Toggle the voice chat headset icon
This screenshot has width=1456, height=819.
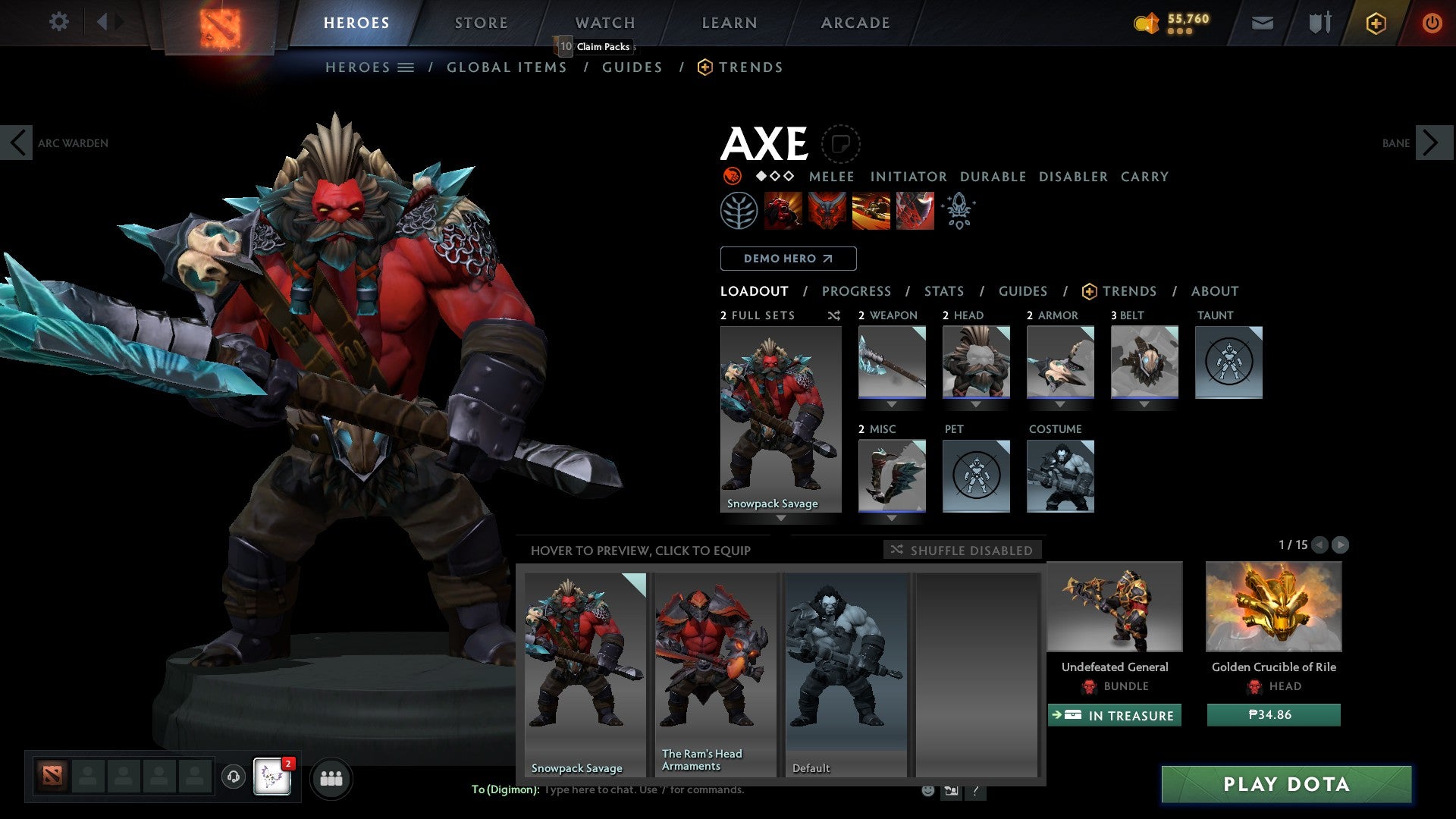click(233, 777)
